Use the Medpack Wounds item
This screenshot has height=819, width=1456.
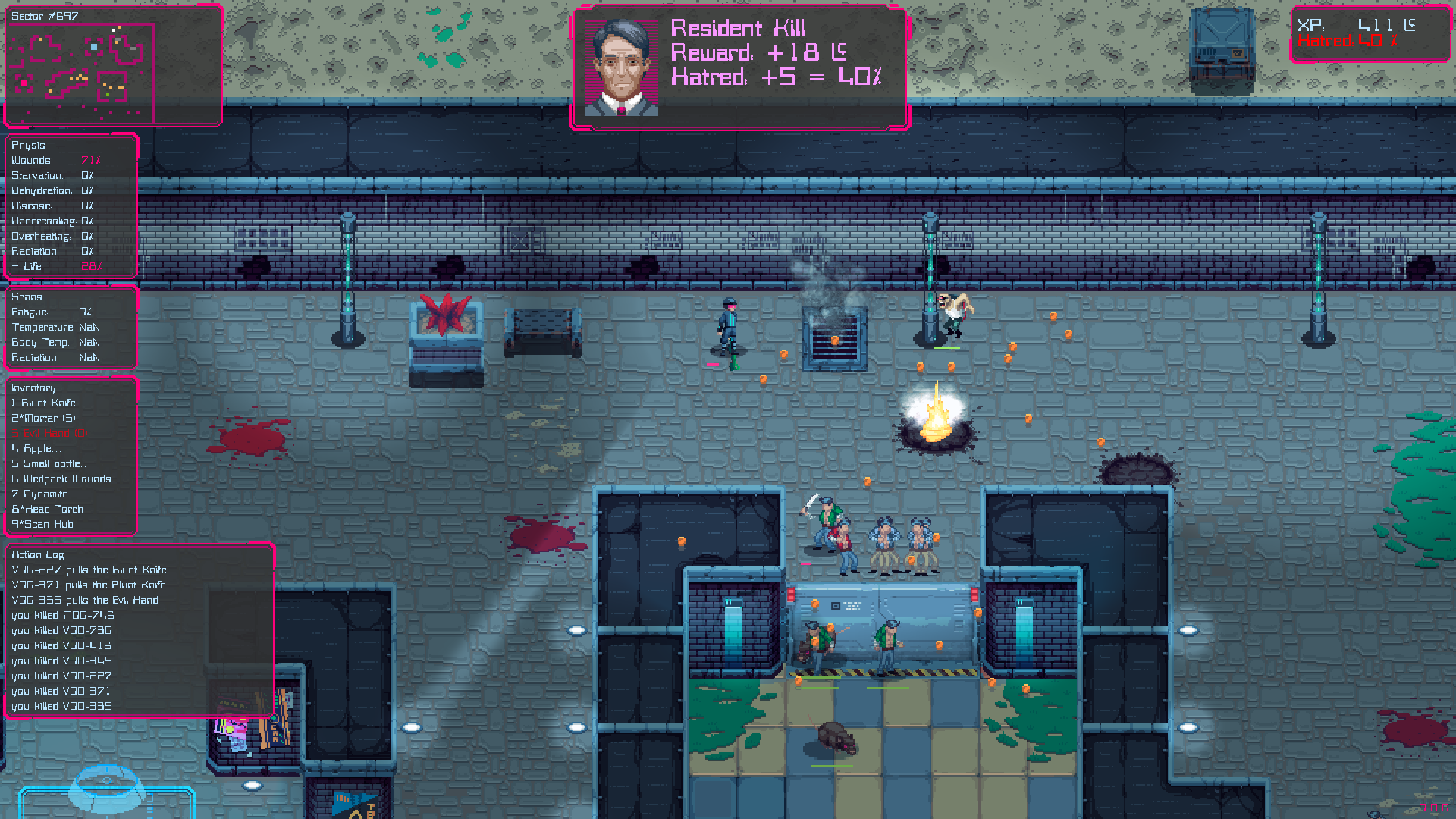tap(64, 479)
